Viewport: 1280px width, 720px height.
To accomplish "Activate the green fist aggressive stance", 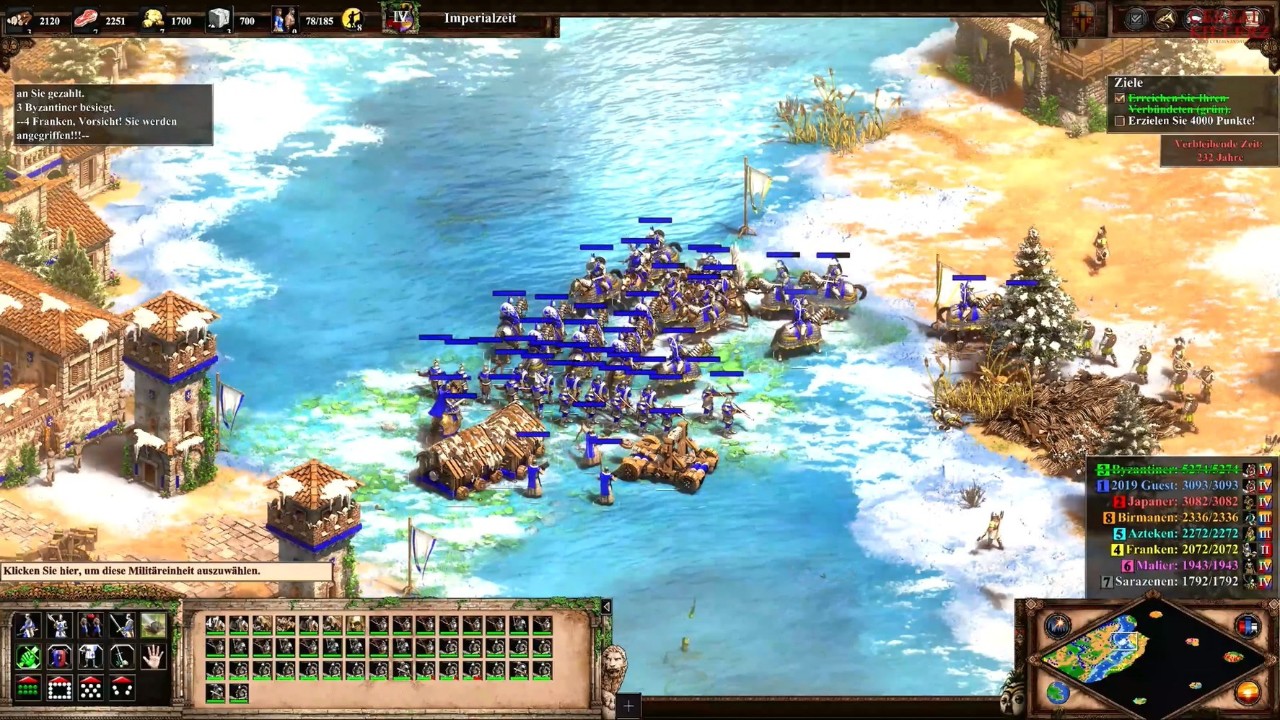I will (28, 657).
